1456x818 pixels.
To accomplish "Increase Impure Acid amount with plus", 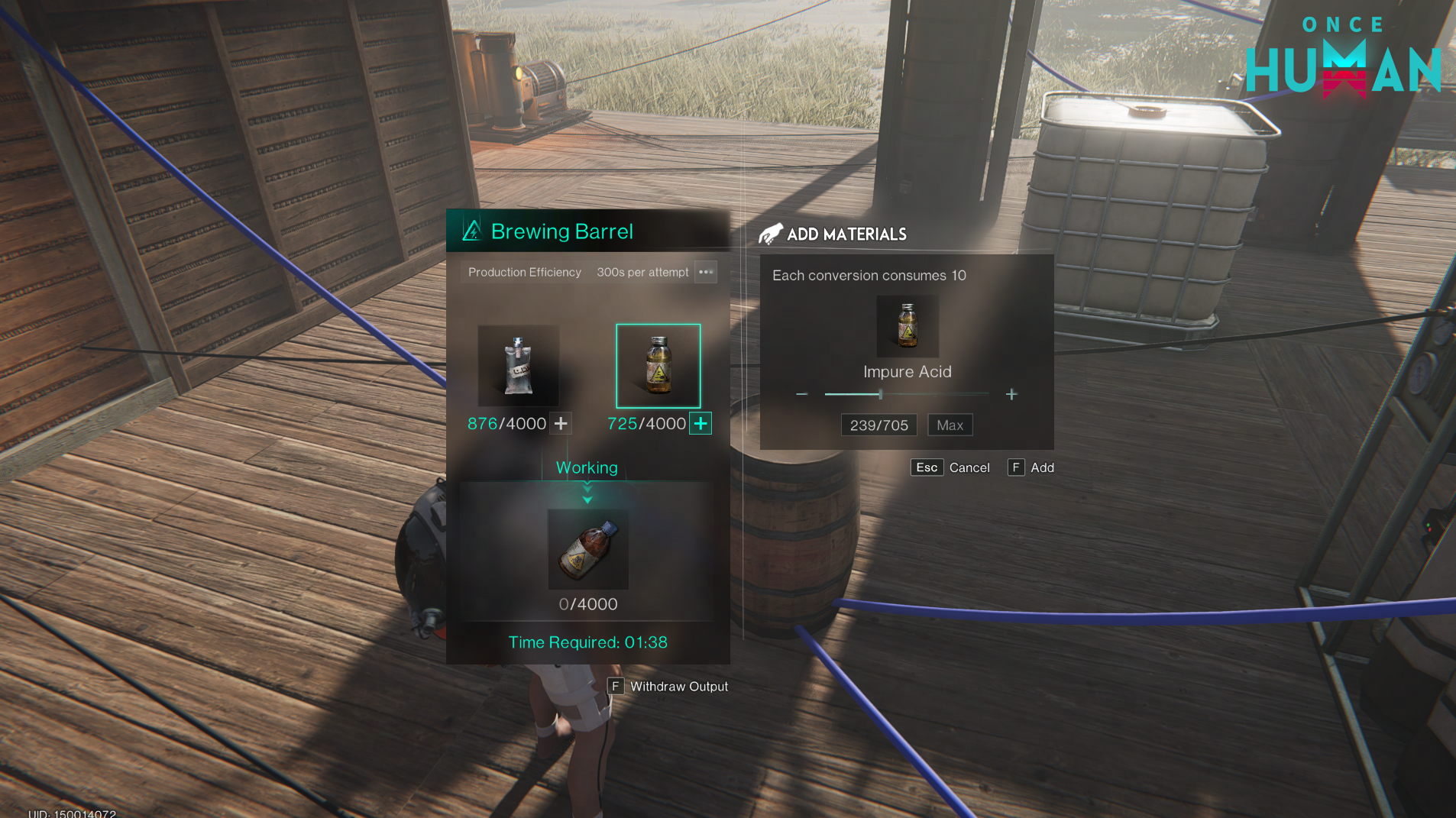I will [x=1011, y=394].
